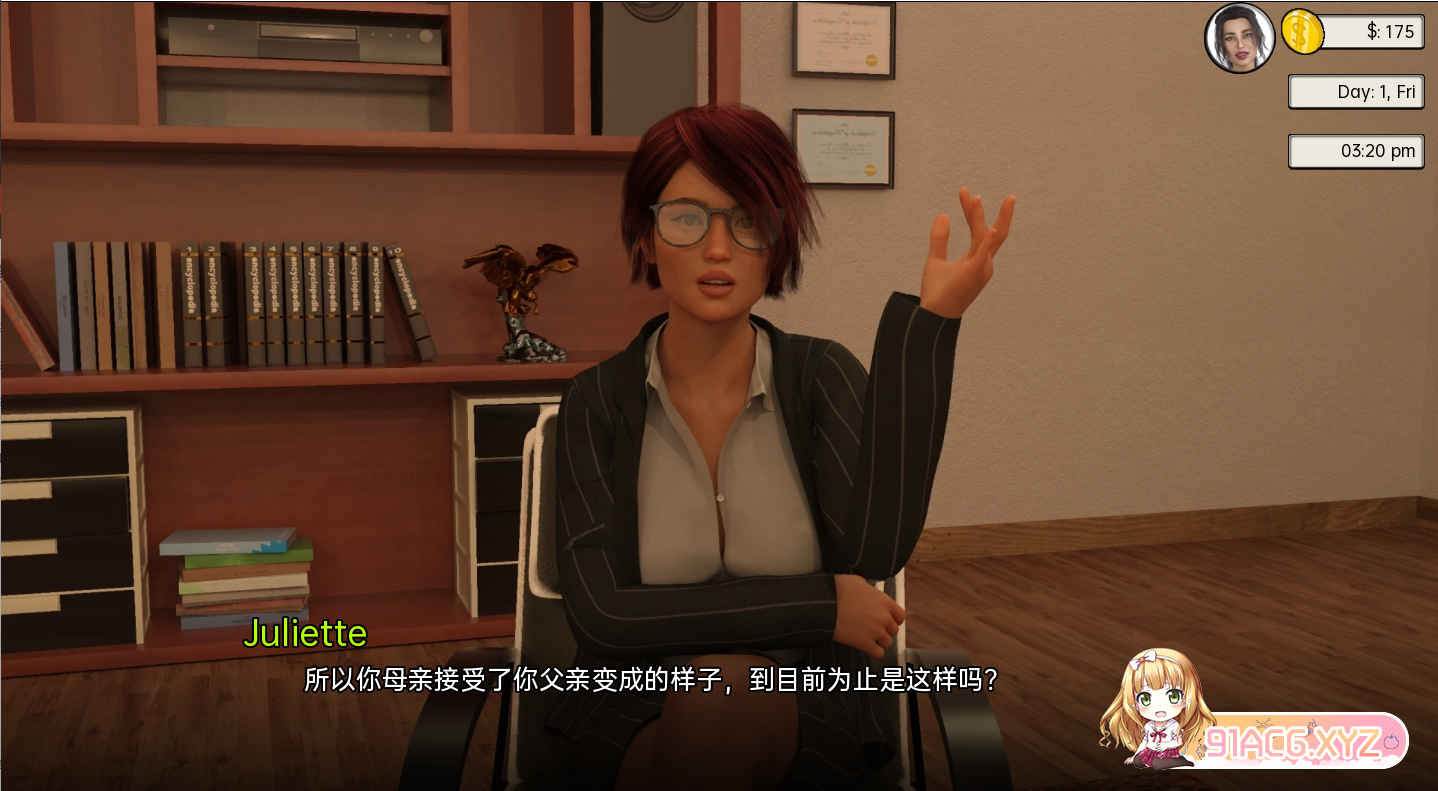Image resolution: width=1438 pixels, height=791 pixels.
Task: Click the 03:20 pm time display
Action: (x=1356, y=151)
